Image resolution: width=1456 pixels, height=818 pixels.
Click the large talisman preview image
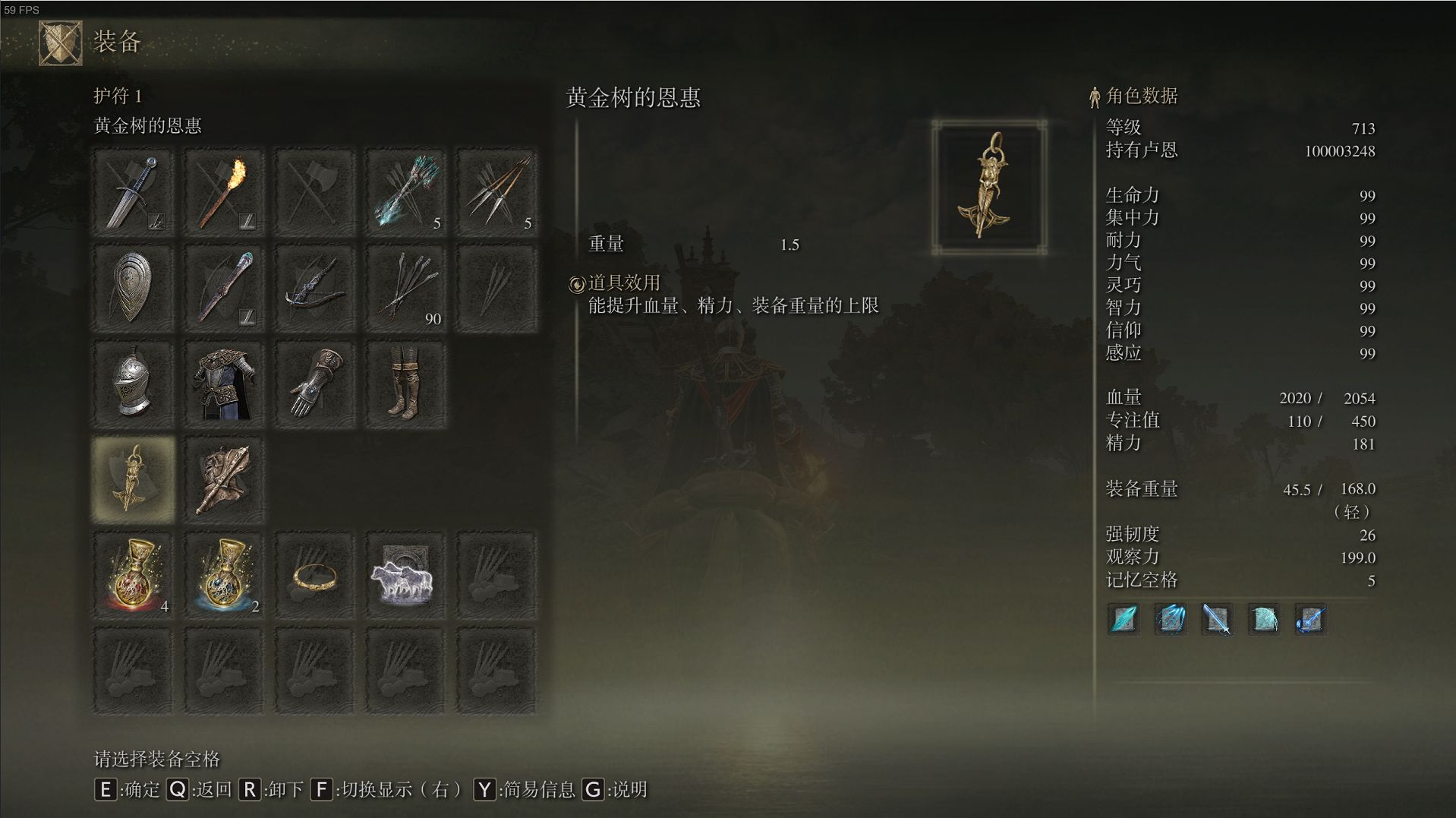click(989, 186)
